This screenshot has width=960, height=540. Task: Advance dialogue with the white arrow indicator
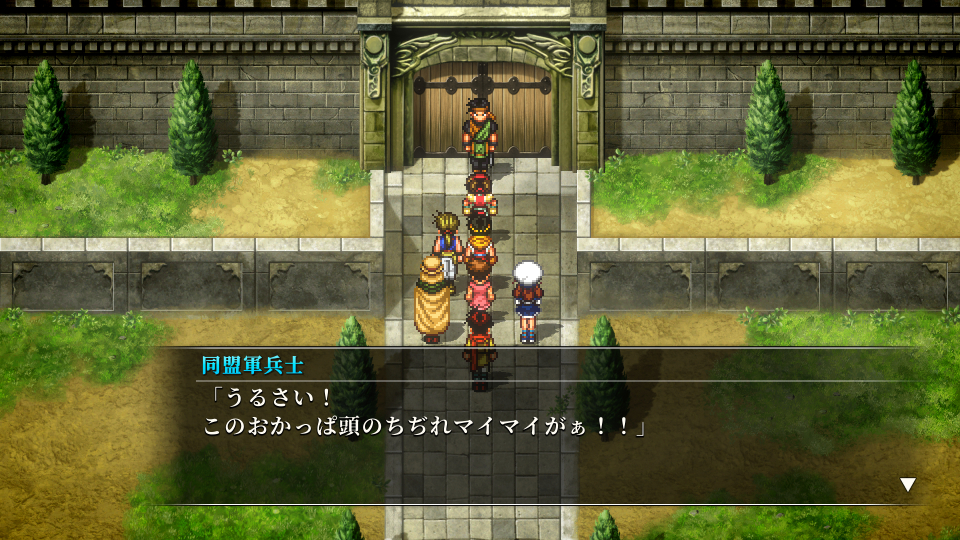(907, 485)
